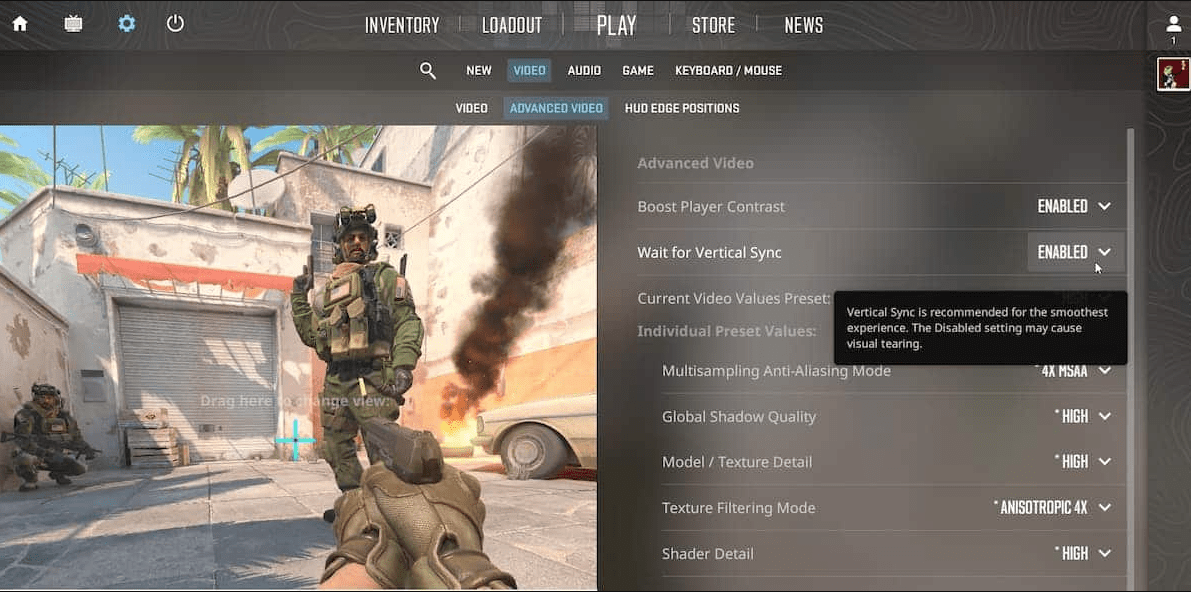Open the Audio settings tab
Viewport: 1191px width, 592px height.
(584, 71)
